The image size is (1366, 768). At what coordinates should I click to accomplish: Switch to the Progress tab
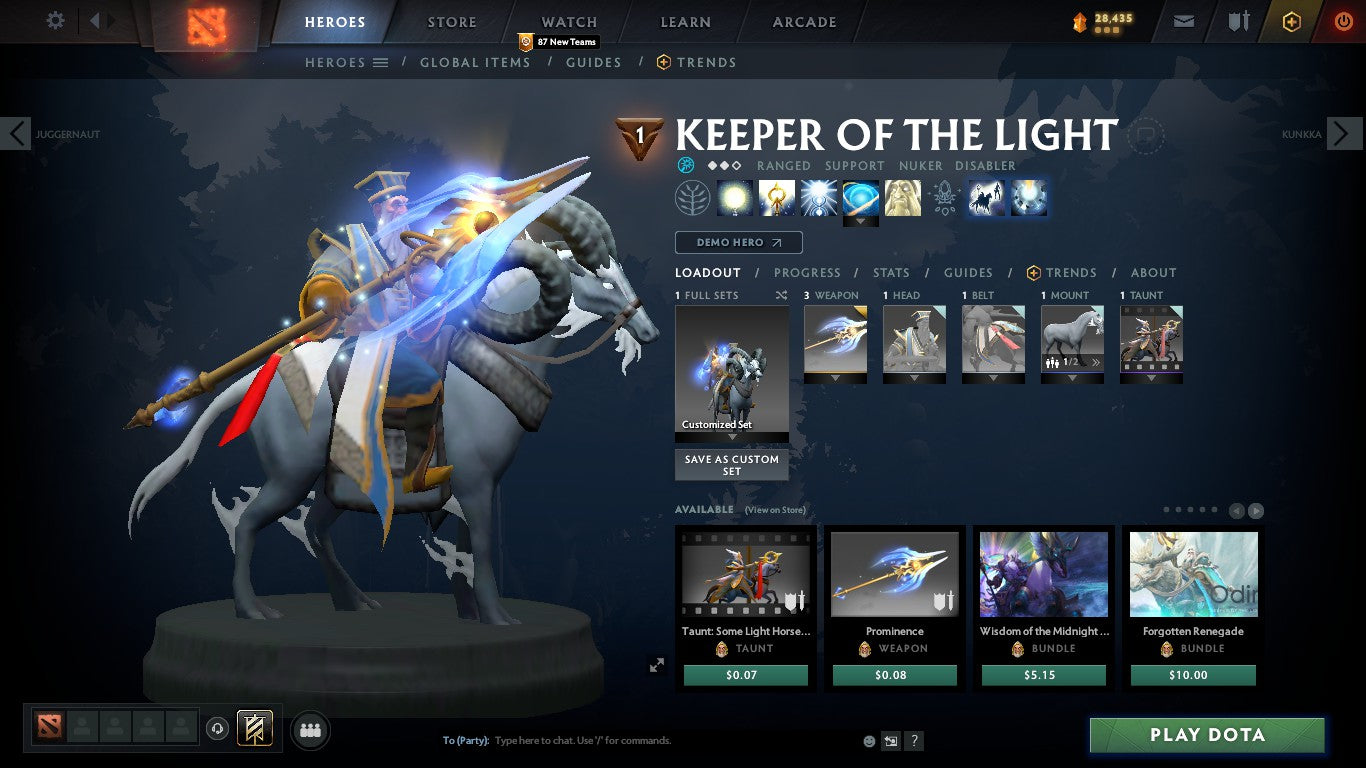tap(808, 272)
